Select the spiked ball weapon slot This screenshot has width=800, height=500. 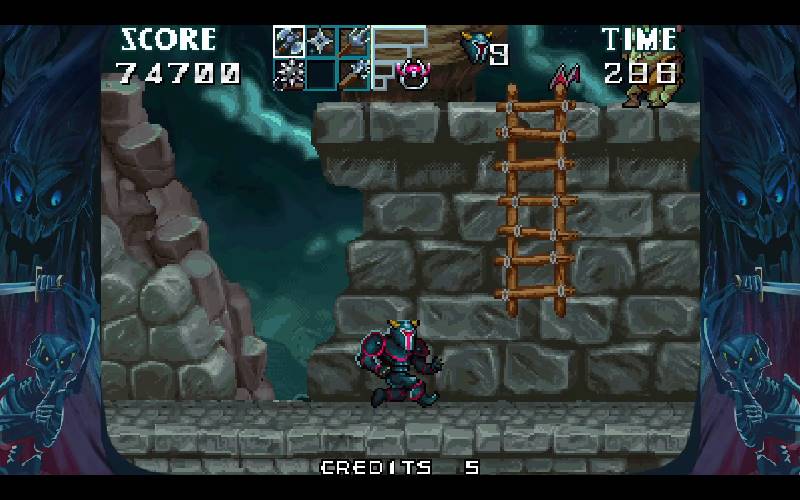click(x=289, y=73)
